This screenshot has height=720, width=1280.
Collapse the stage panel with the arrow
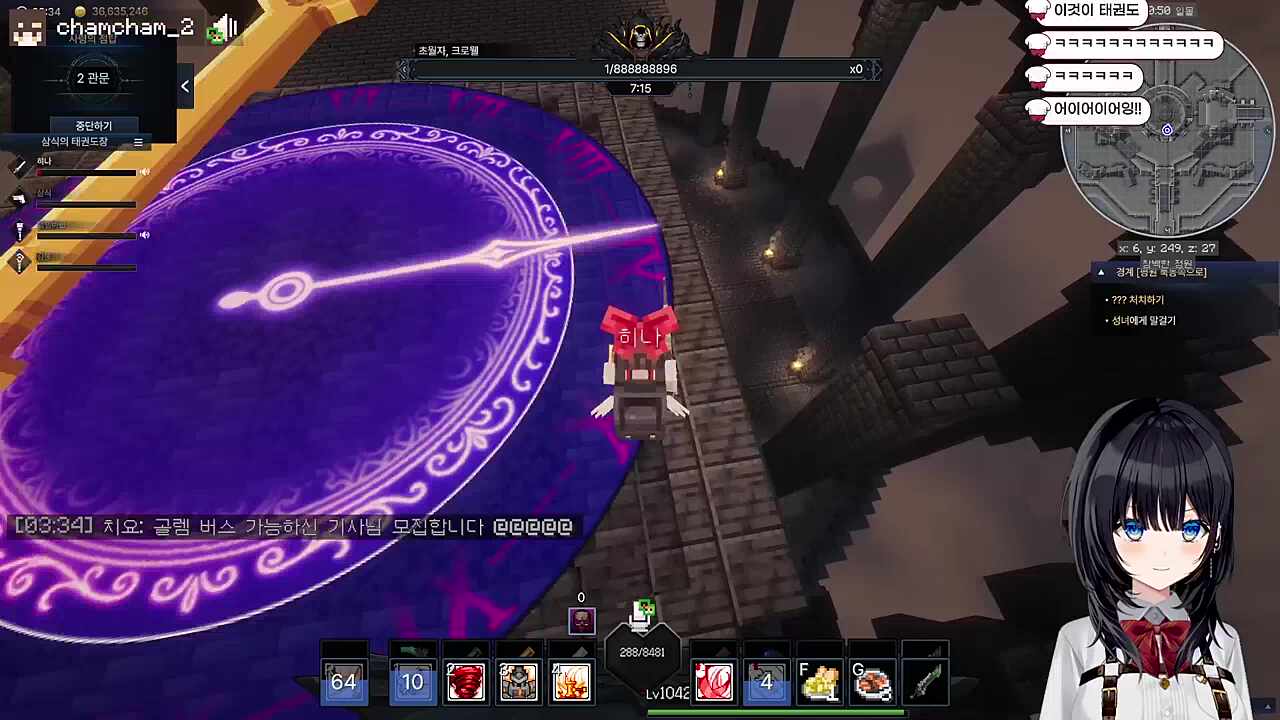pos(185,87)
